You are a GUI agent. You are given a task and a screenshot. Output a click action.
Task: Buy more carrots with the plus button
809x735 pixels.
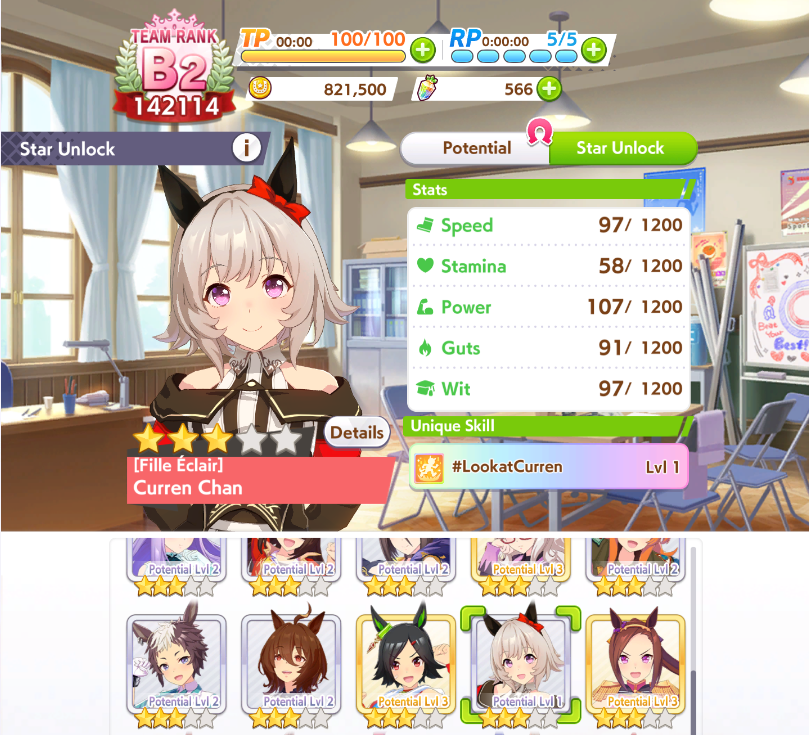click(x=549, y=89)
